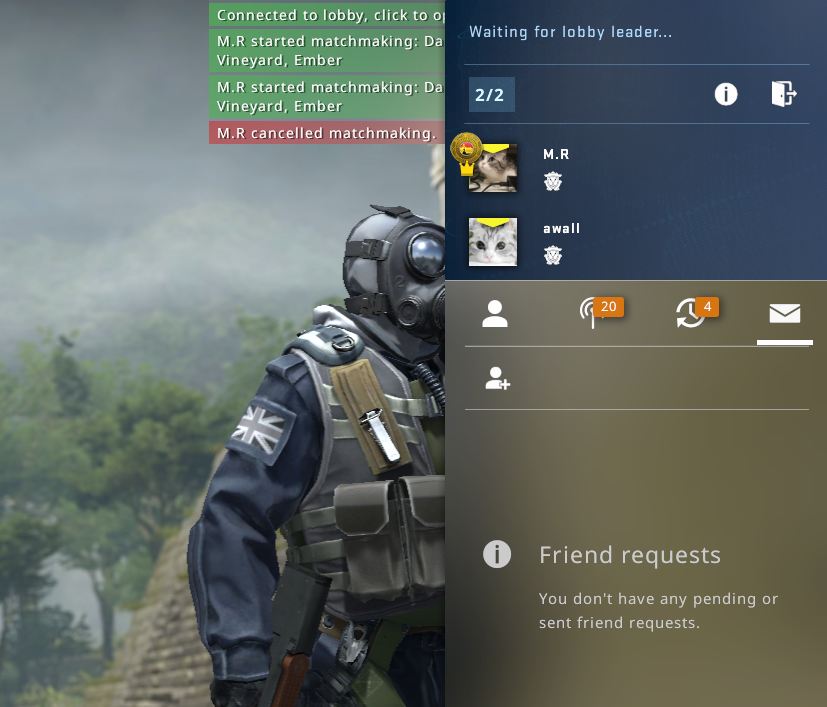Leave the lobby via exit icon
Screen dimensions: 827x707
783,94
